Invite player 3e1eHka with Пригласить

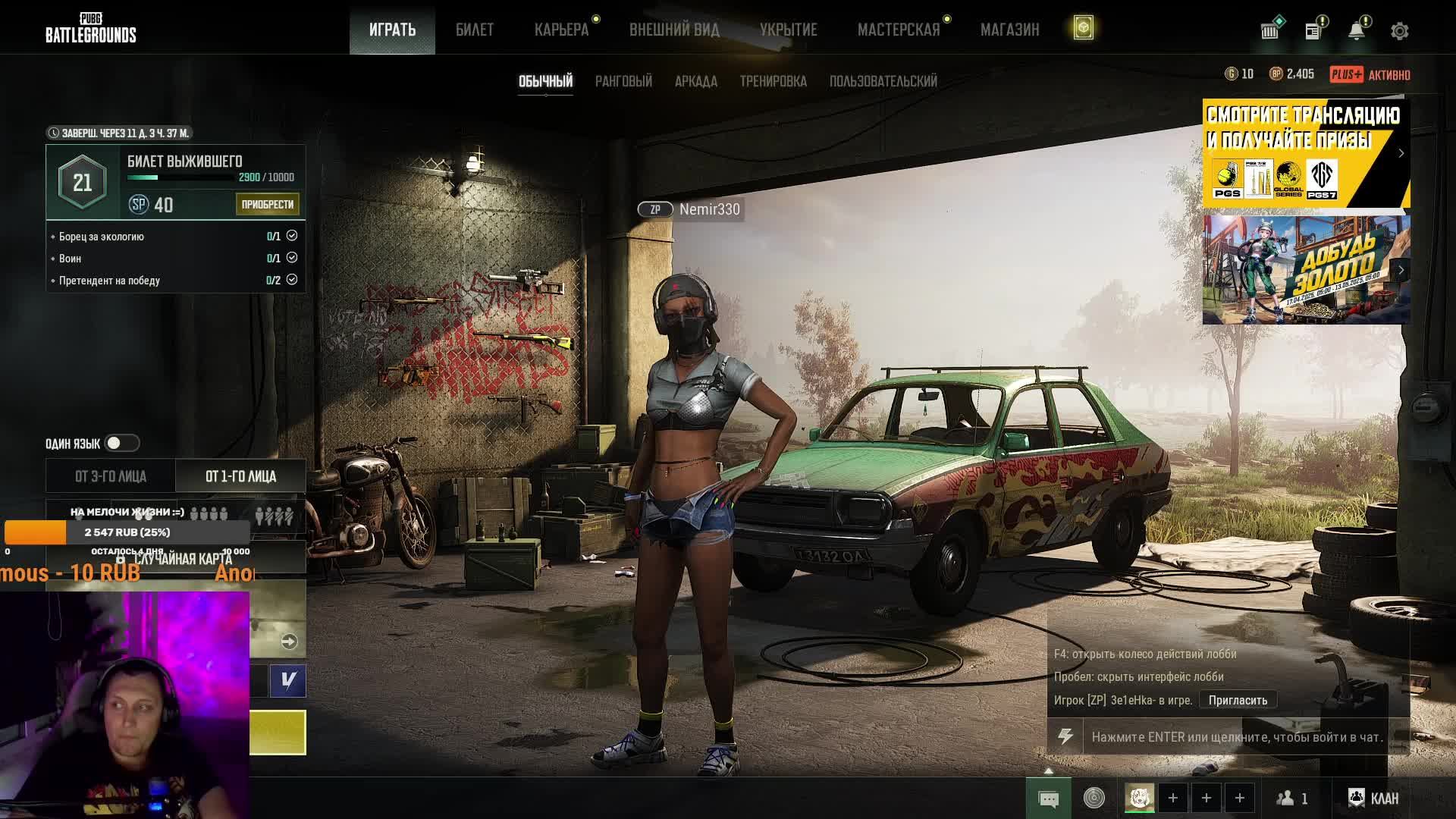click(1237, 700)
